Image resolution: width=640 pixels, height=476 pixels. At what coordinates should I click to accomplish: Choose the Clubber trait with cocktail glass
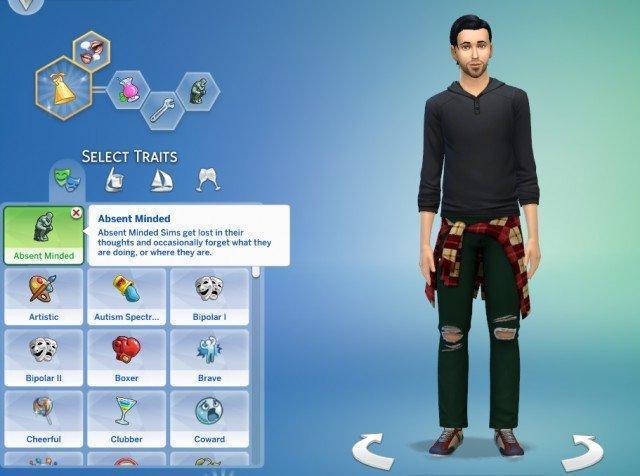[x=126, y=419]
